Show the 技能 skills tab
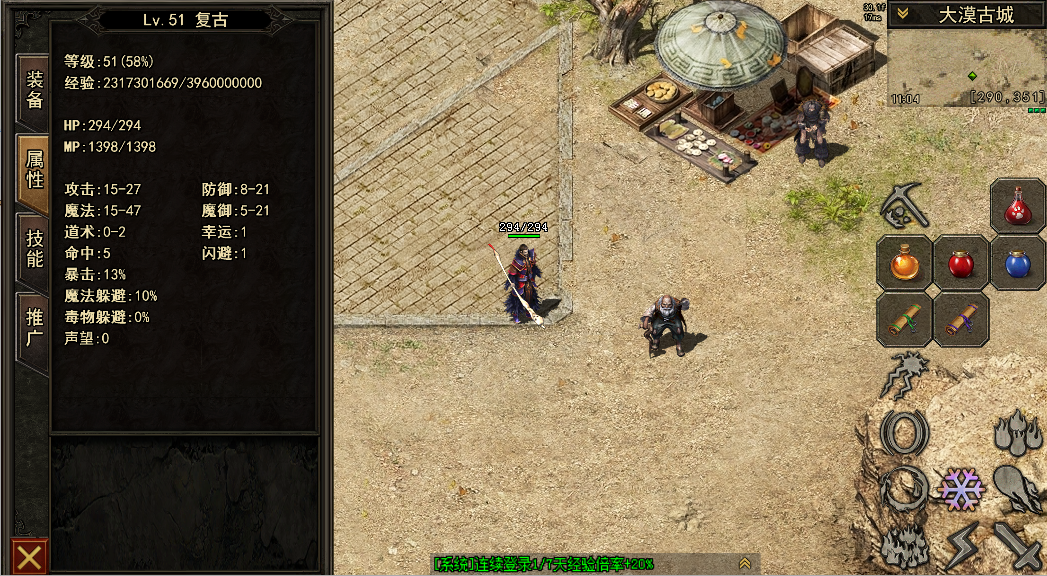The image size is (1047, 576). coord(34,248)
